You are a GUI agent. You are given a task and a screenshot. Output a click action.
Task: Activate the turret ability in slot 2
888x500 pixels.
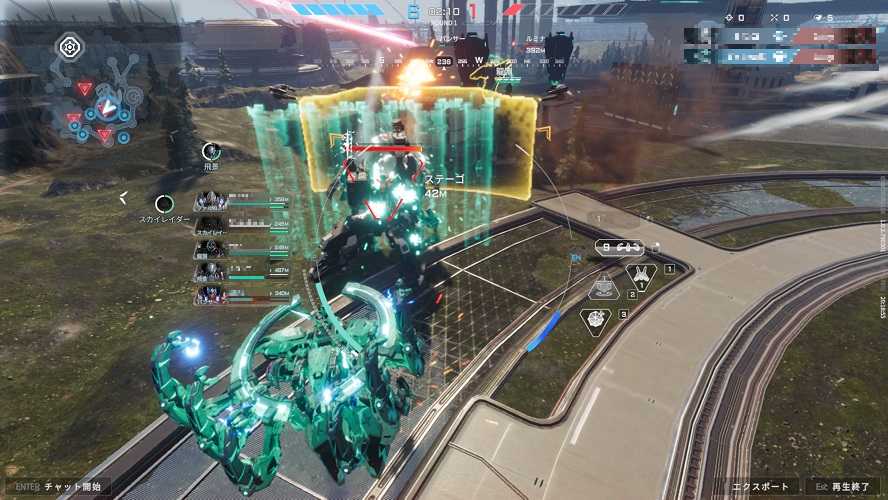coord(605,290)
